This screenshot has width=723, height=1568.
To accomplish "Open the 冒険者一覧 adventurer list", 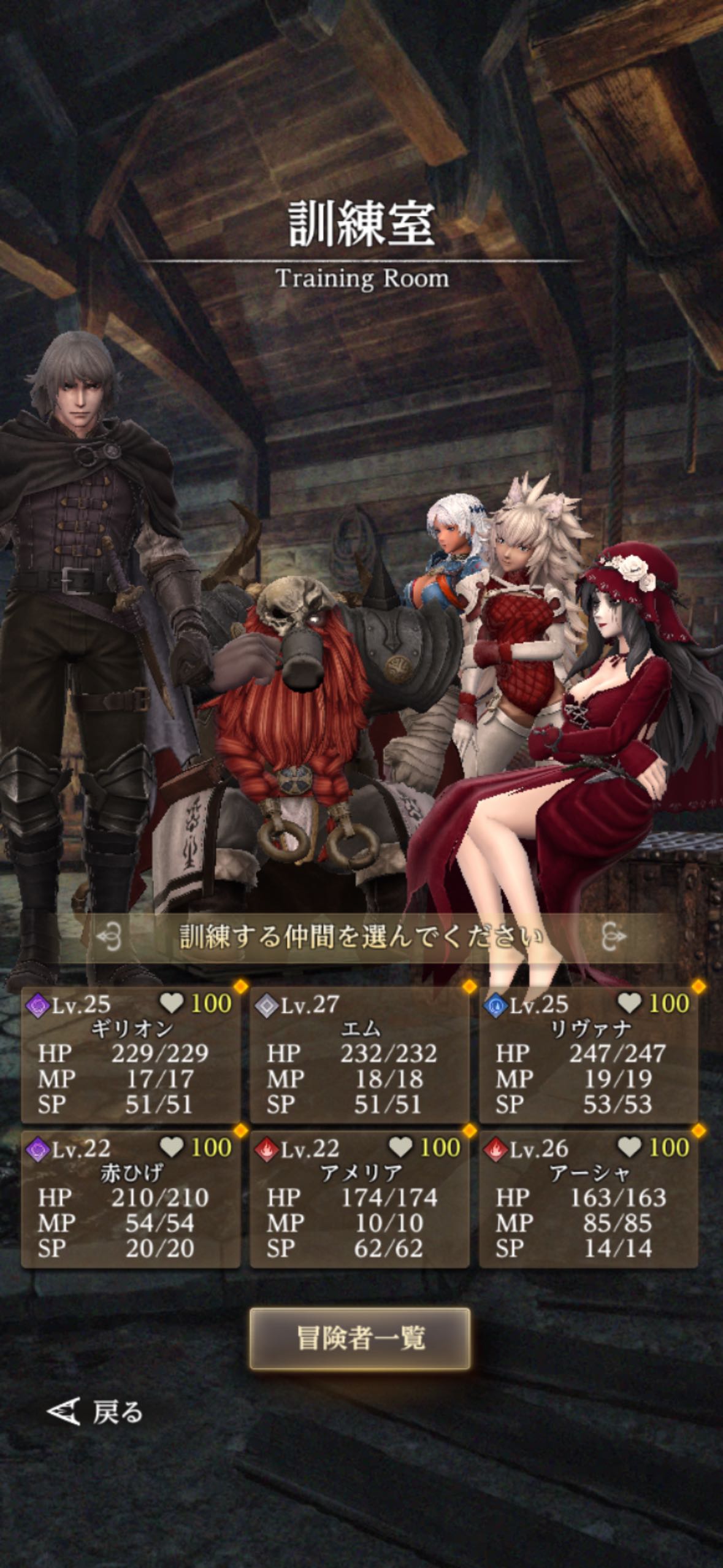I will pos(360,1339).
